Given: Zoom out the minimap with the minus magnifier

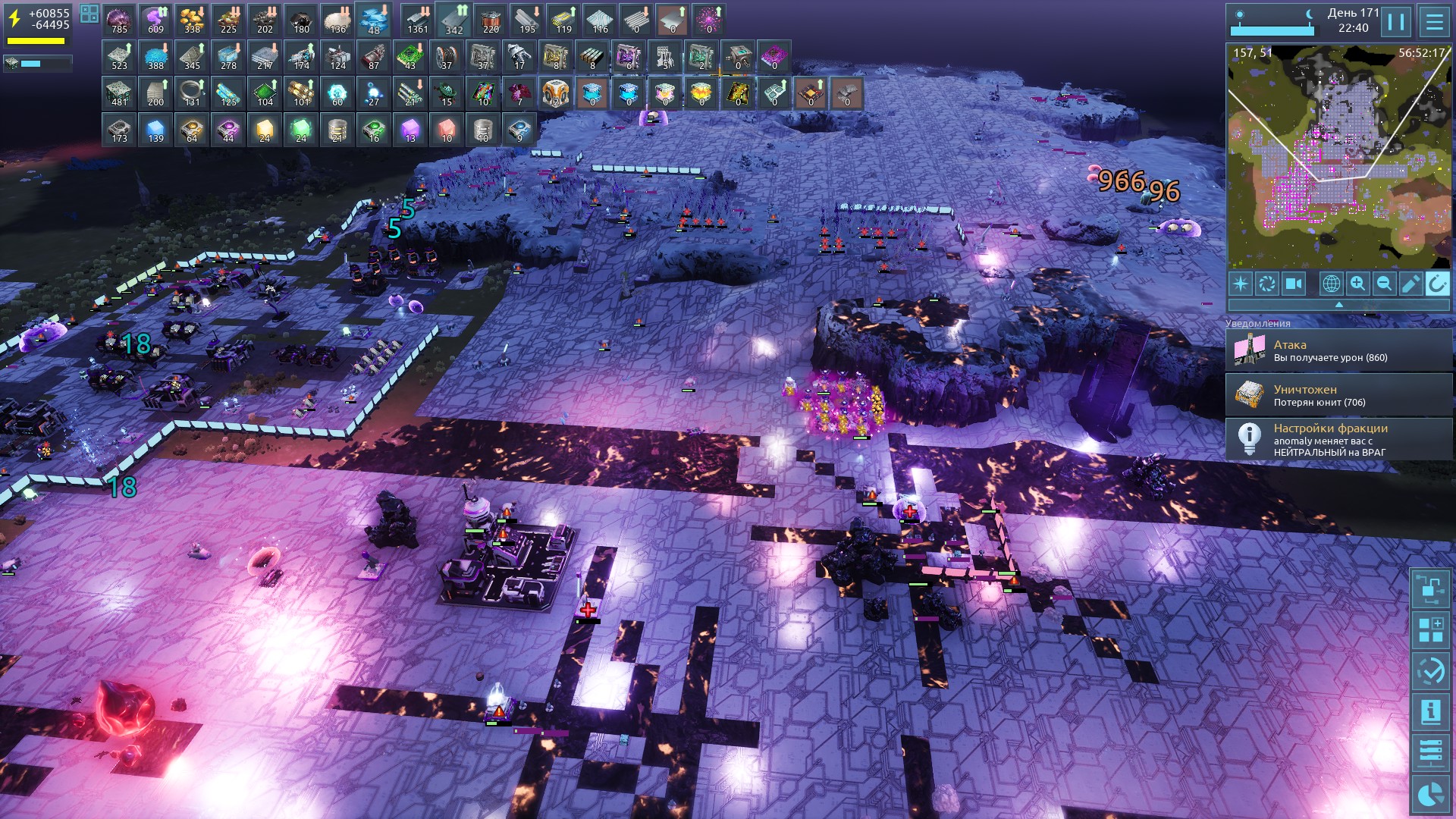Looking at the screenshot, I should coord(1384,284).
